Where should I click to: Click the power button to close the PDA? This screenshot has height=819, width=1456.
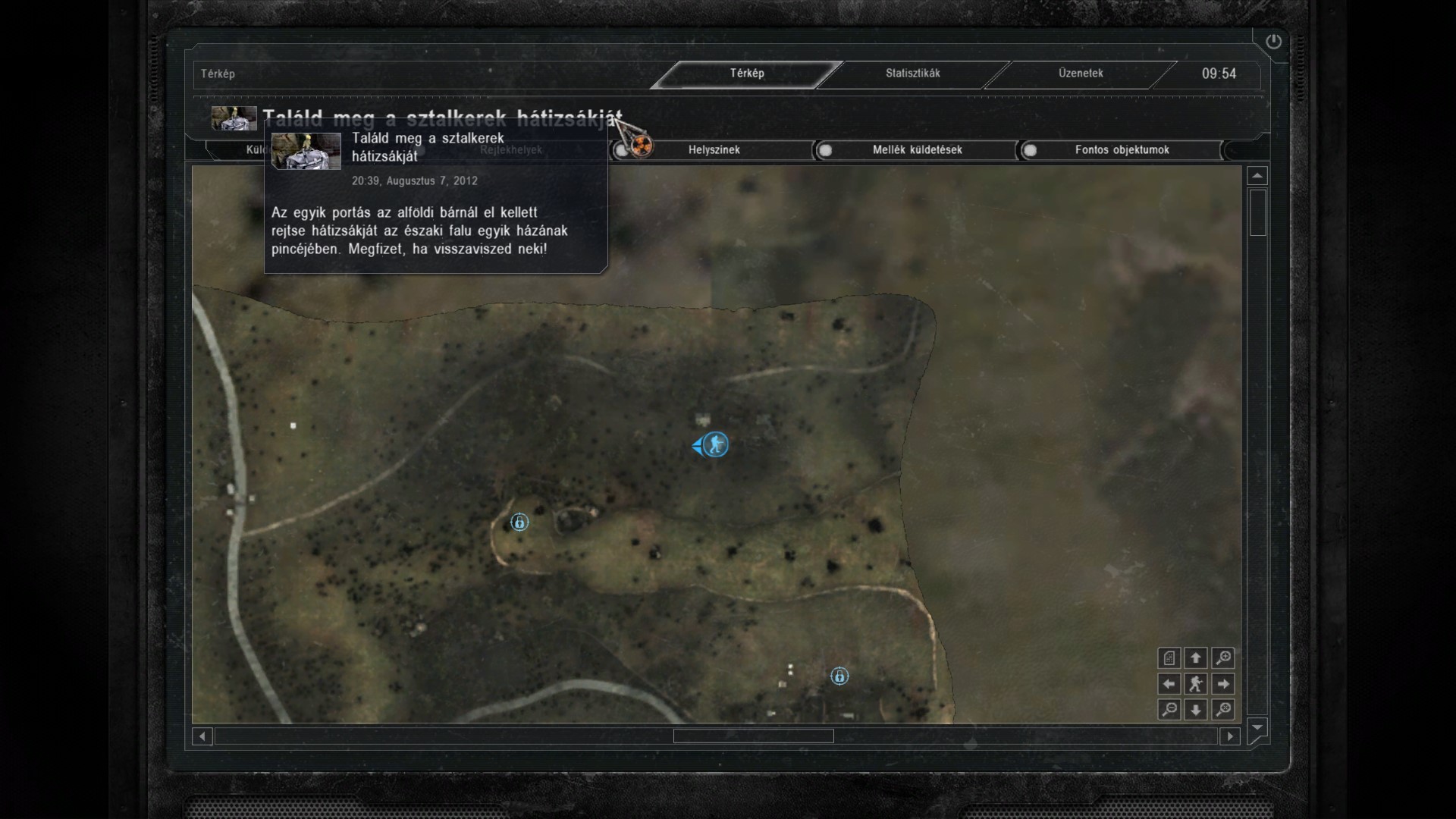click(1273, 42)
